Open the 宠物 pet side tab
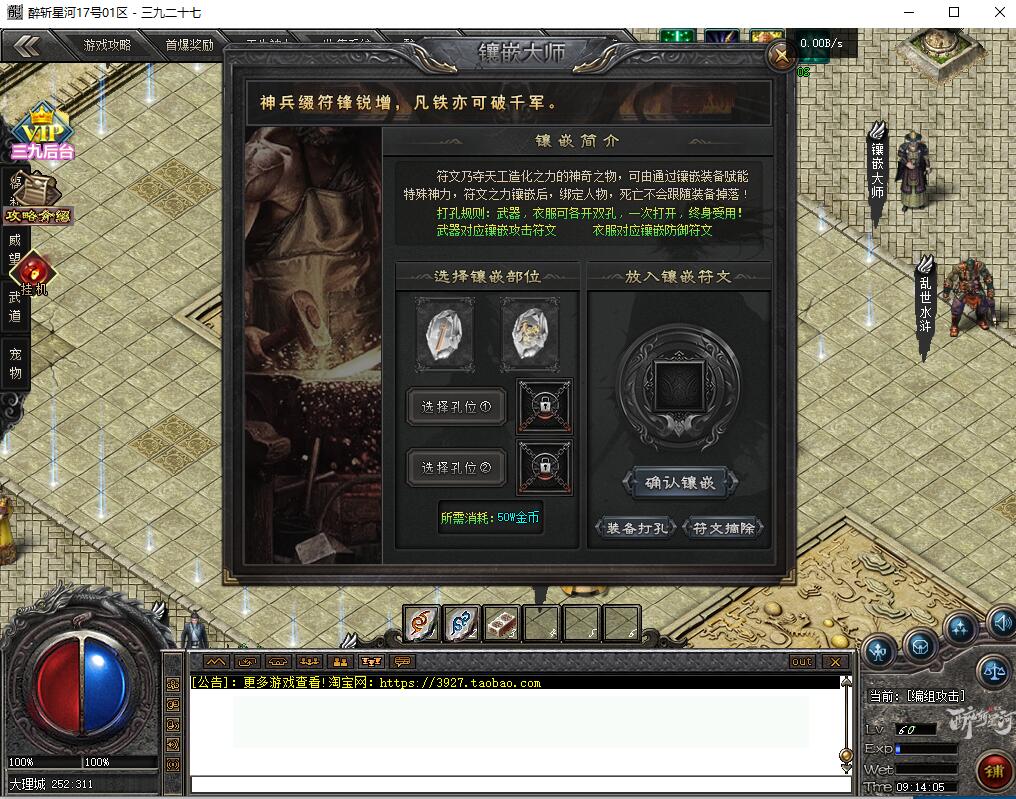 coord(14,364)
